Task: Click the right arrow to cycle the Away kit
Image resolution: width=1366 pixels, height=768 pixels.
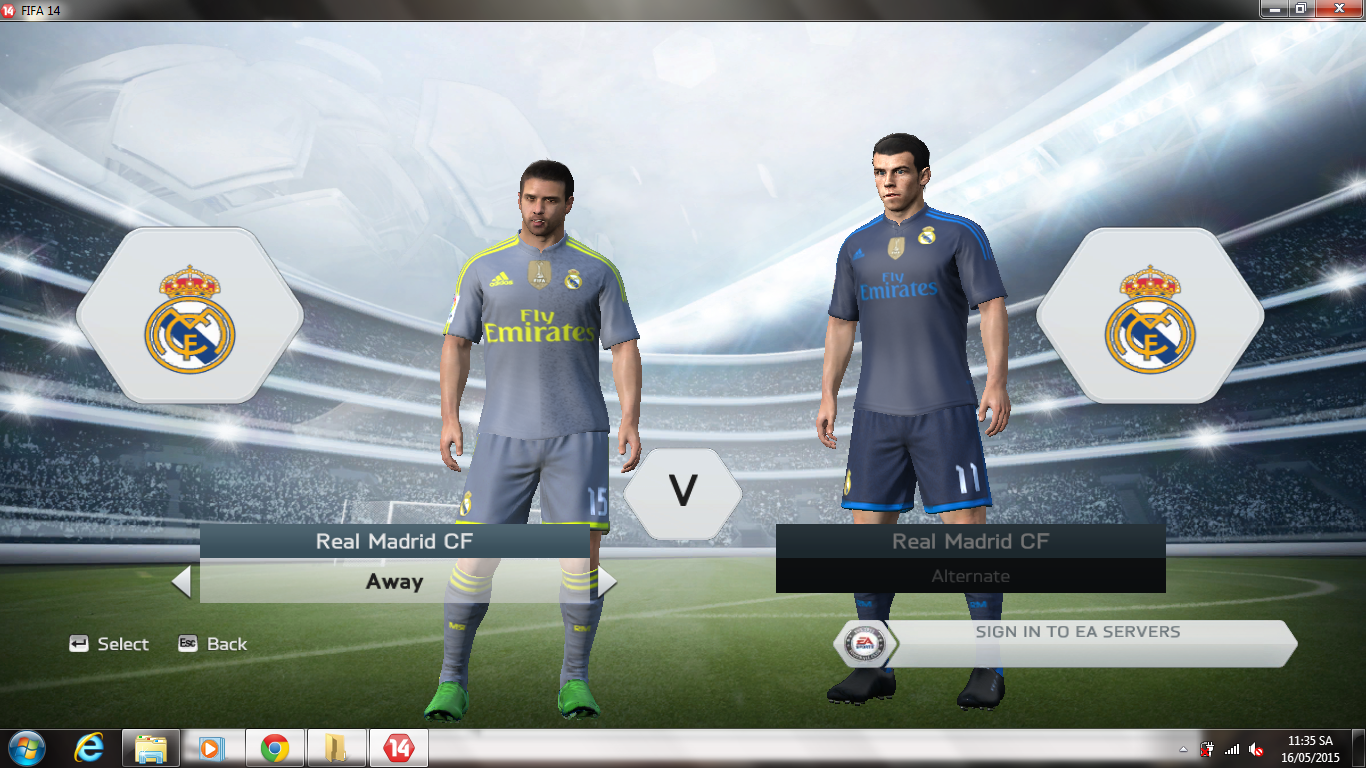Action: (x=607, y=581)
